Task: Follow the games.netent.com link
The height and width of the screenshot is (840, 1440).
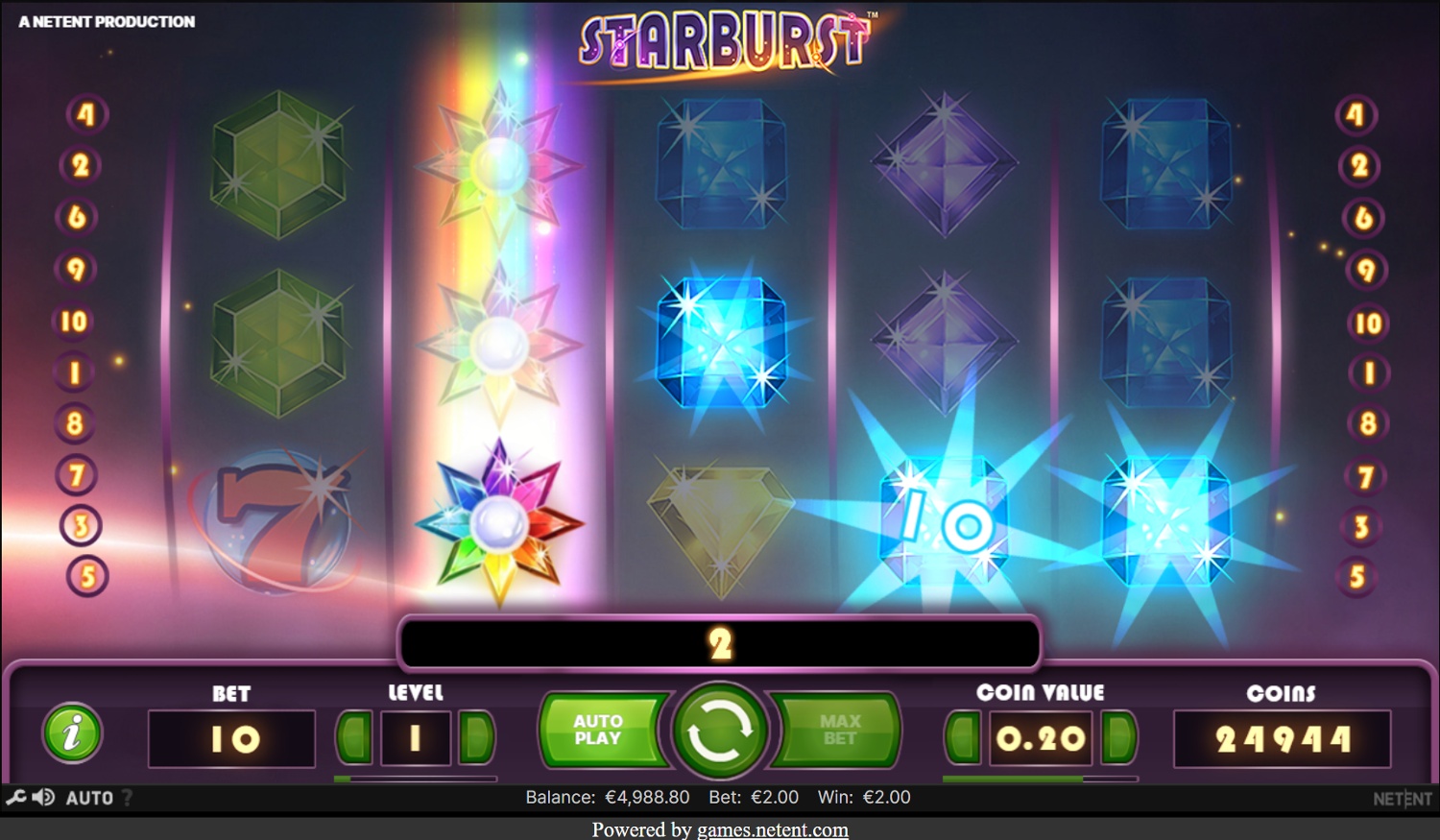Action: 772,829
